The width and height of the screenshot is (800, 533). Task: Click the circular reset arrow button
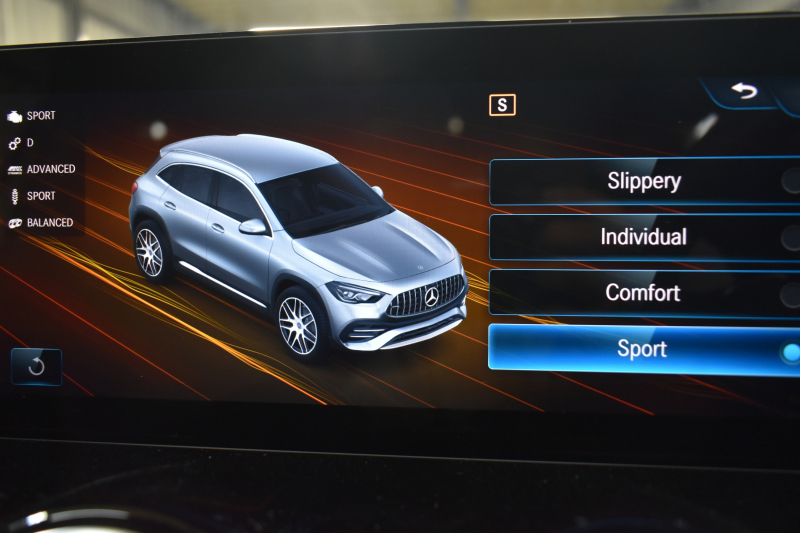pos(36,366)
